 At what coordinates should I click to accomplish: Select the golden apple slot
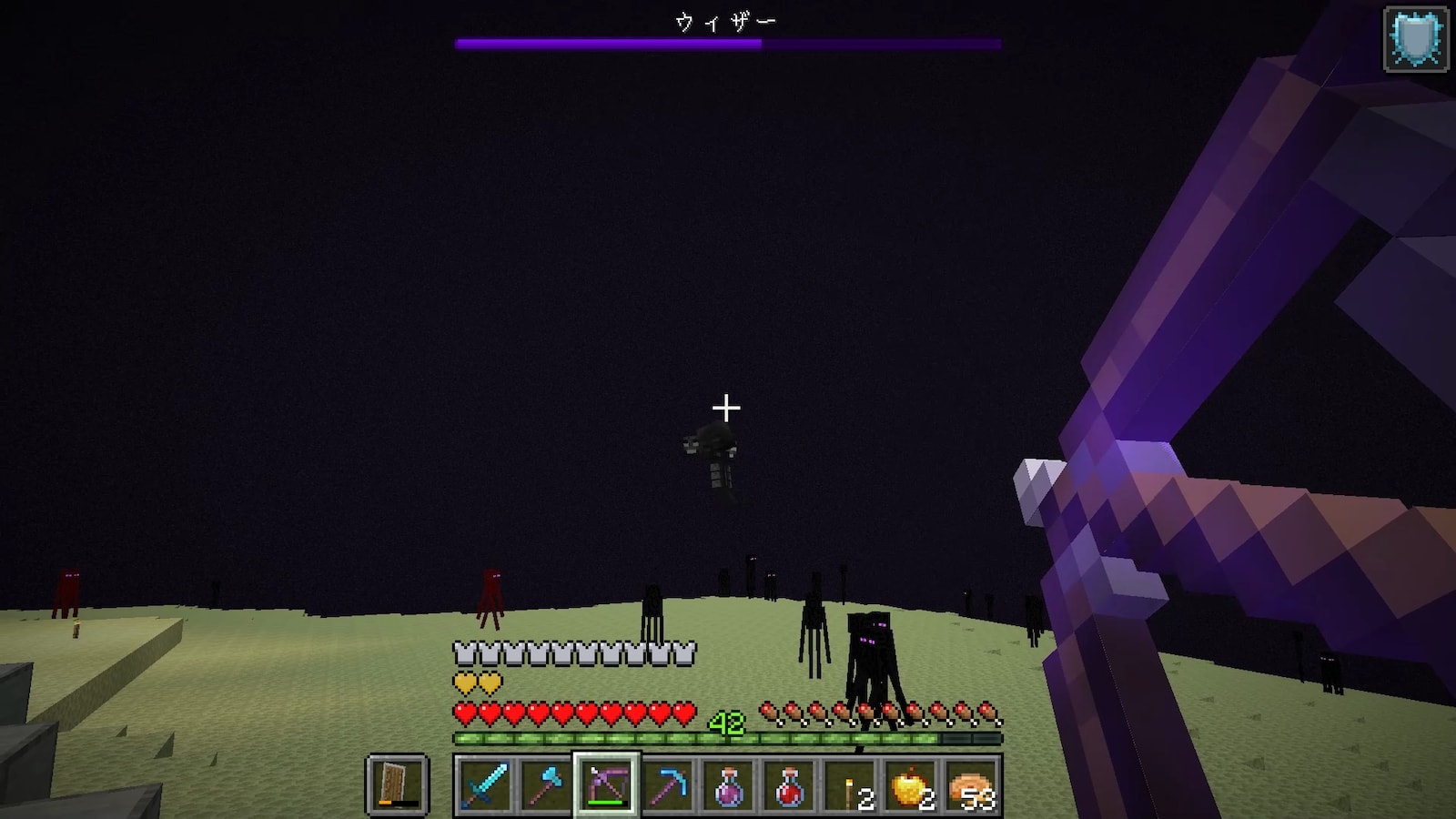(911, 784)
